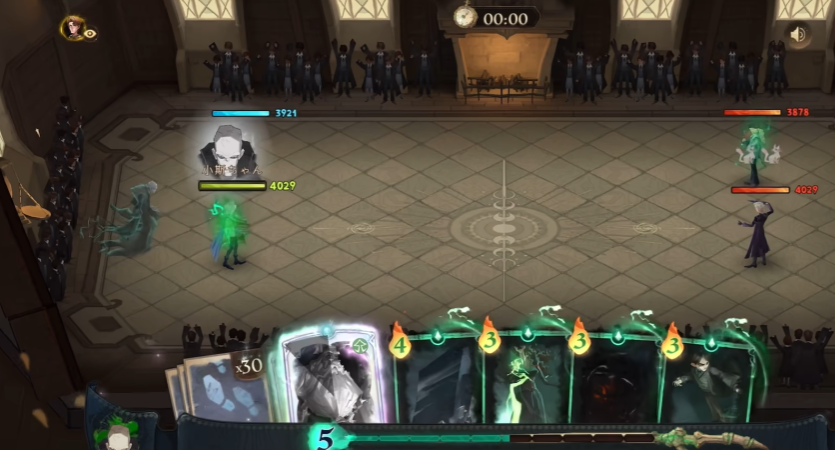Screen dimensions: 835x450
Task: Open the player portrait with eye icon
Action: pyautogui.click(x=74, y=29)
